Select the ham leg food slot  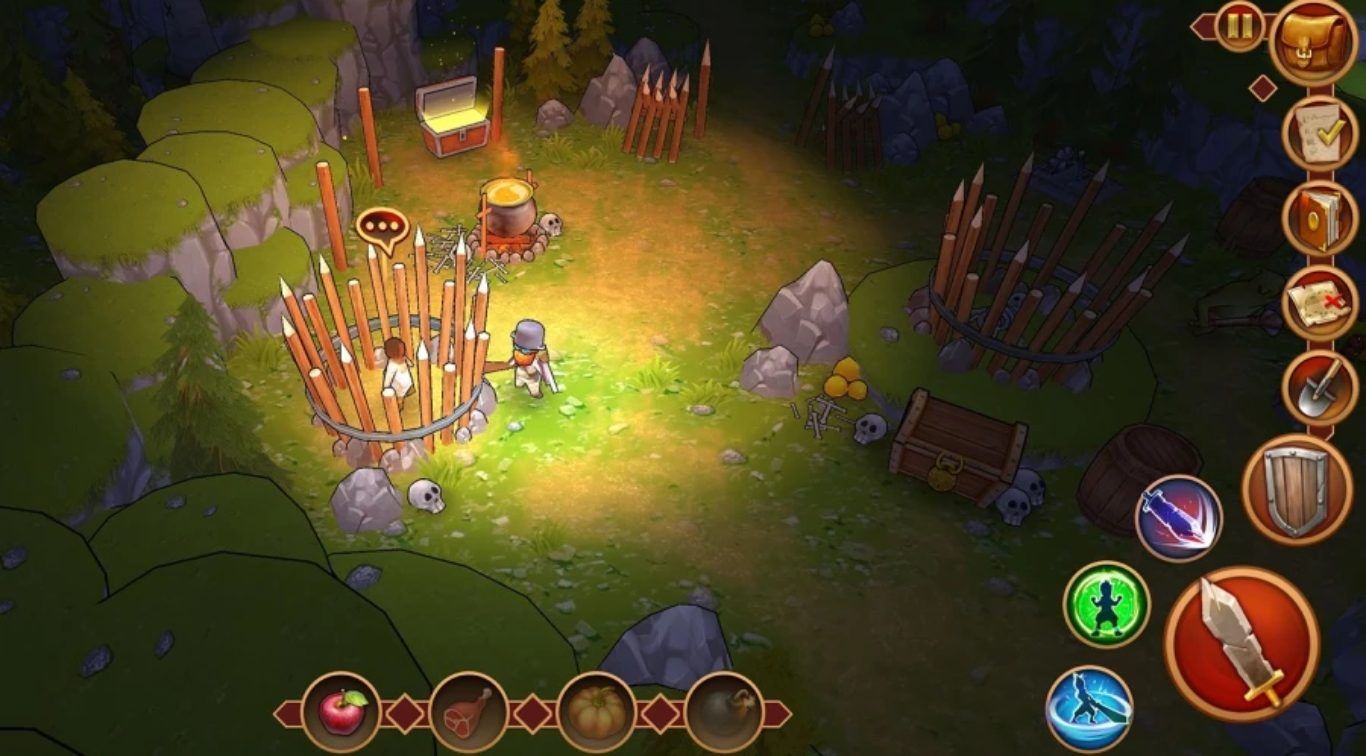tap(468, 712)
